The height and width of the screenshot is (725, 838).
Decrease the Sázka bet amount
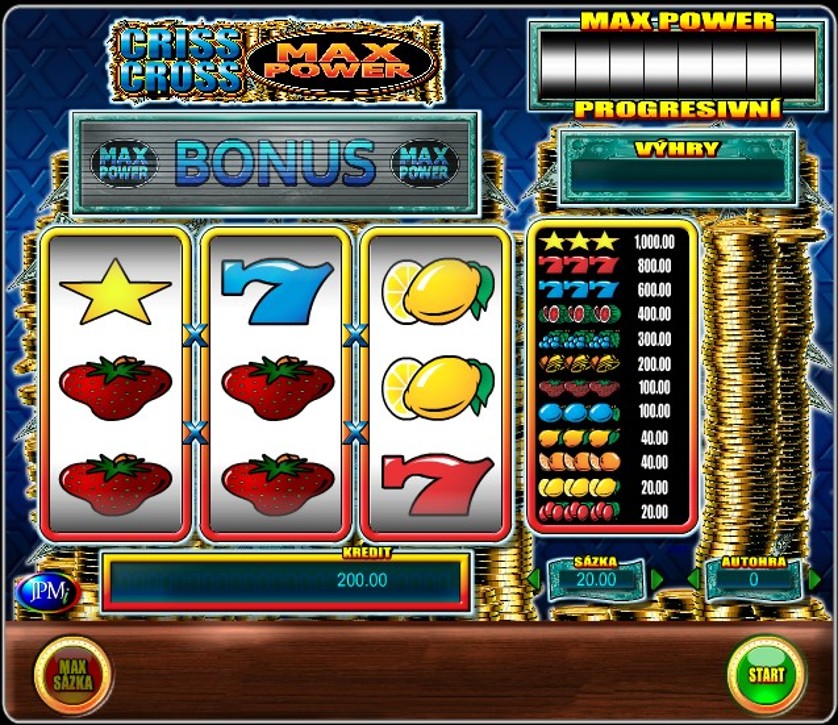(x=534, y=579)
